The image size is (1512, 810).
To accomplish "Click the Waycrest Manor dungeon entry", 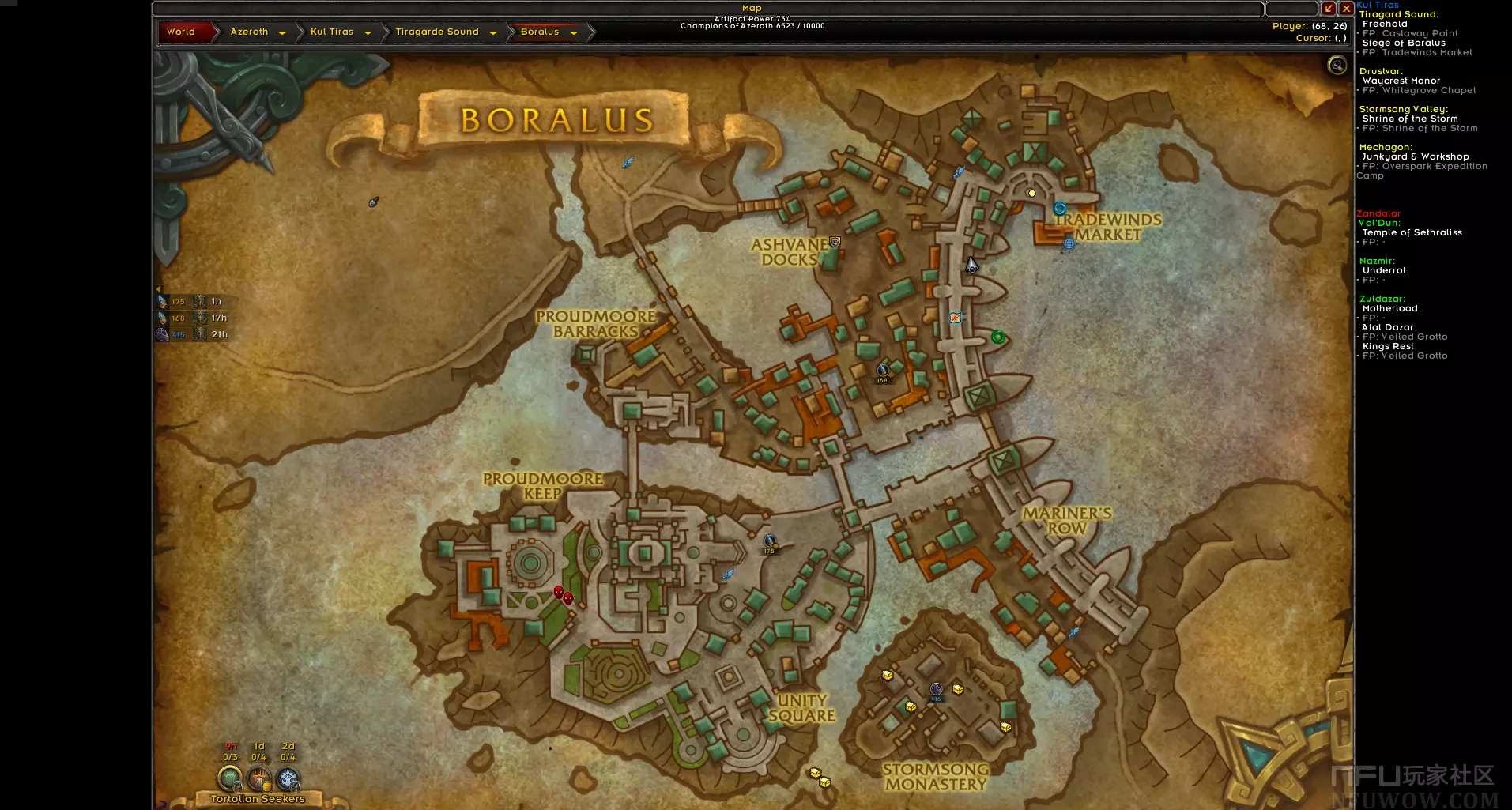I will point(1401,81).
